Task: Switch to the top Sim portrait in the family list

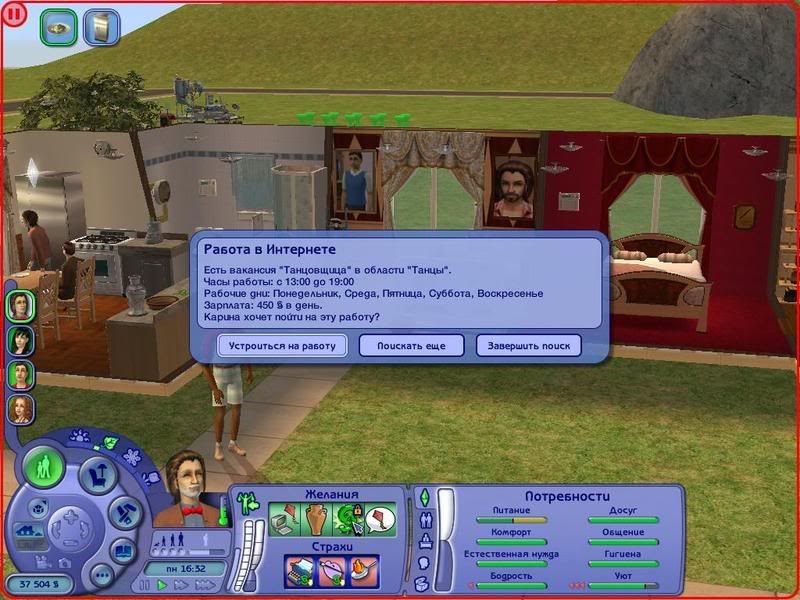Action: click(x=20, y=306)
